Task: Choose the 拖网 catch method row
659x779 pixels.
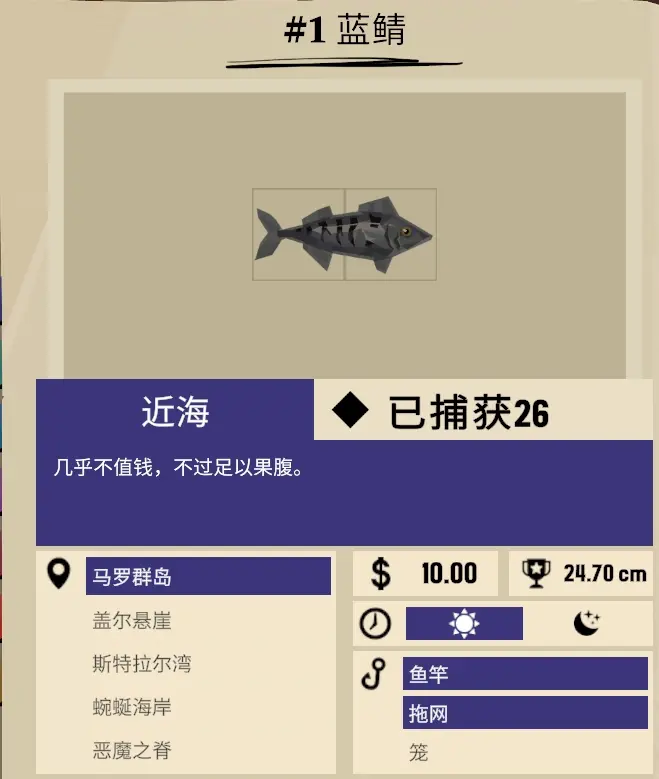Action: point(525,712)
